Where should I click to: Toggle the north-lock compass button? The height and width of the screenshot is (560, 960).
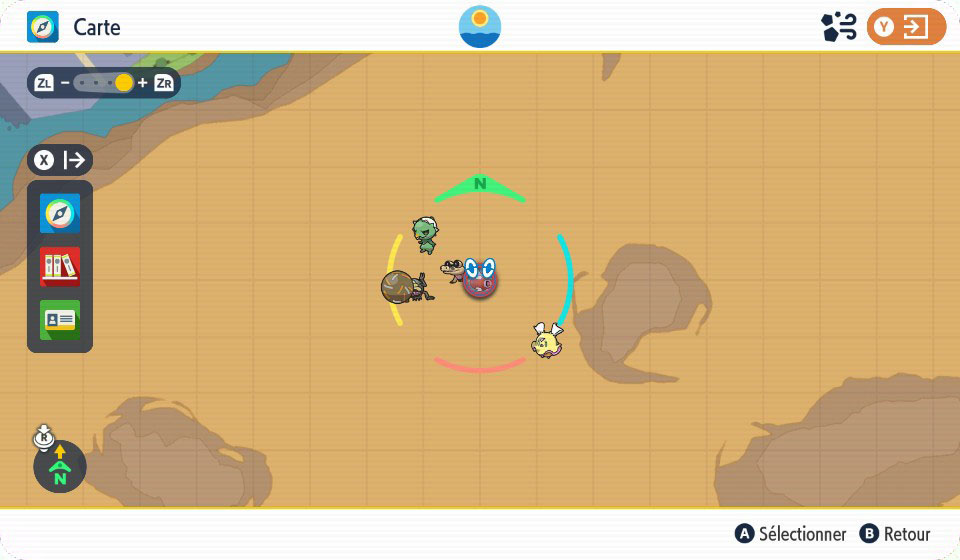click(59, 466)
